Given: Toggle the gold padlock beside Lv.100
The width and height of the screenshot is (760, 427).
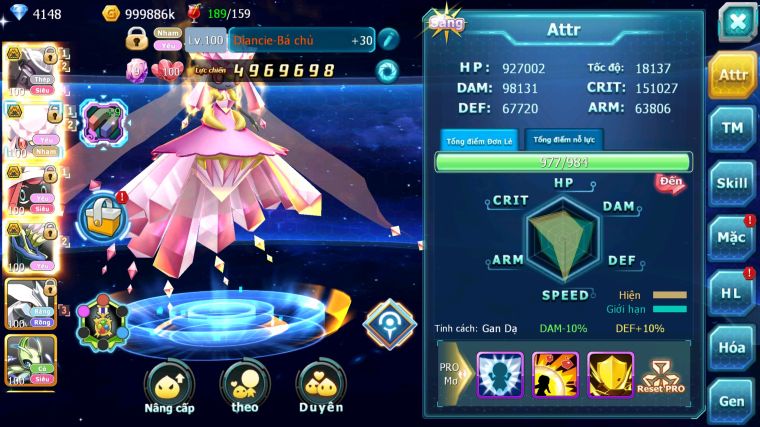Looking at the screenshot, I should (136, 39).
